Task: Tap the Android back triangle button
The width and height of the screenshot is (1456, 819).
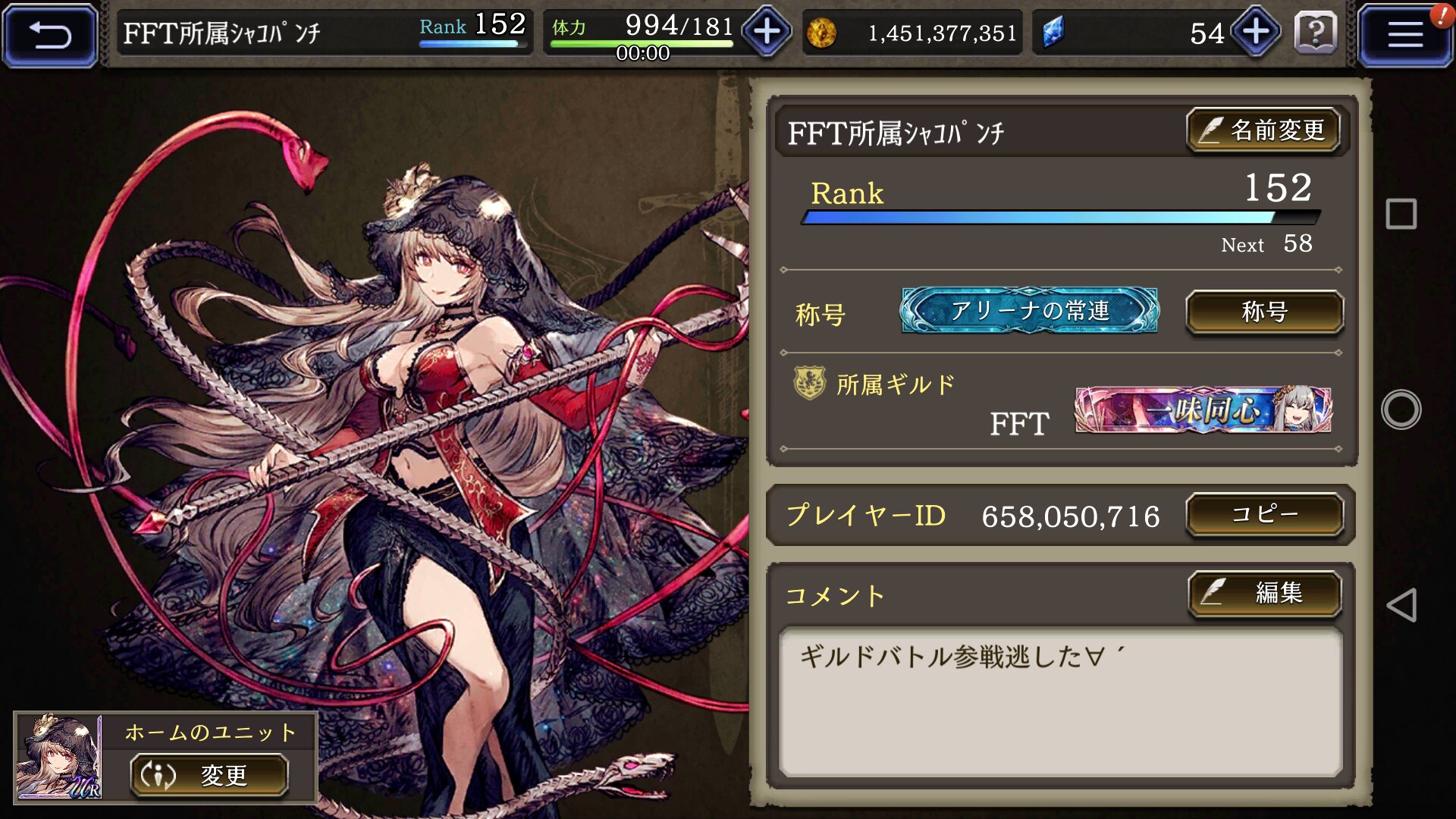Action: click(1401, 605)
